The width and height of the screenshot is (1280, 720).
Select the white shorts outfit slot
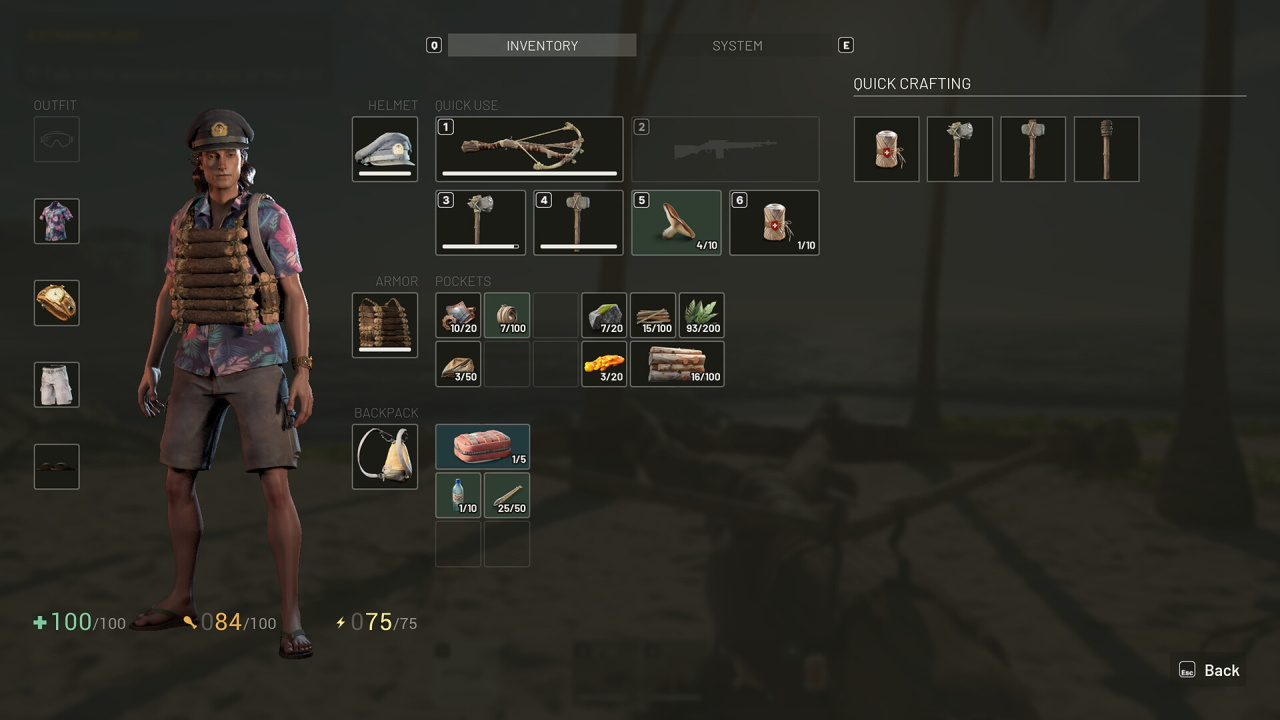coord(57,384)
